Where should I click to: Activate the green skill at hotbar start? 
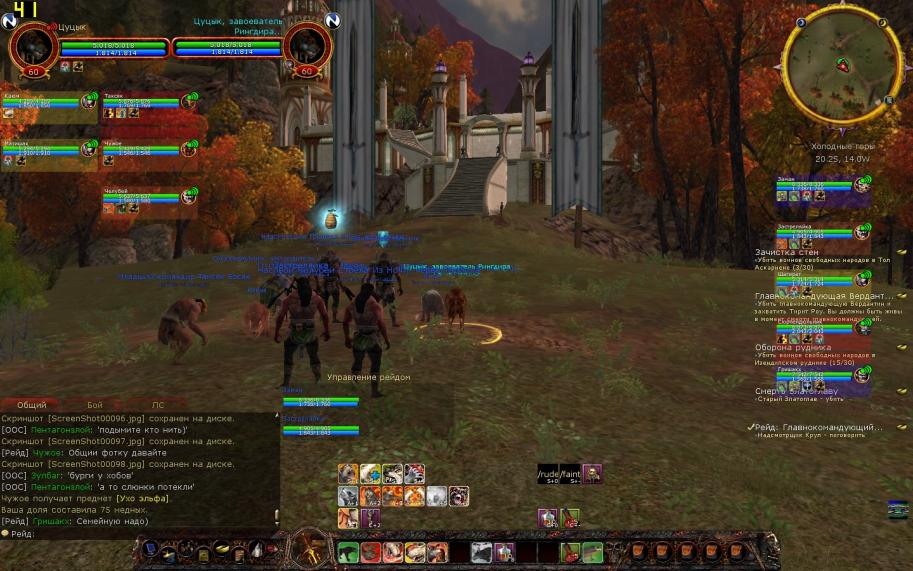(x=347, y=552)
